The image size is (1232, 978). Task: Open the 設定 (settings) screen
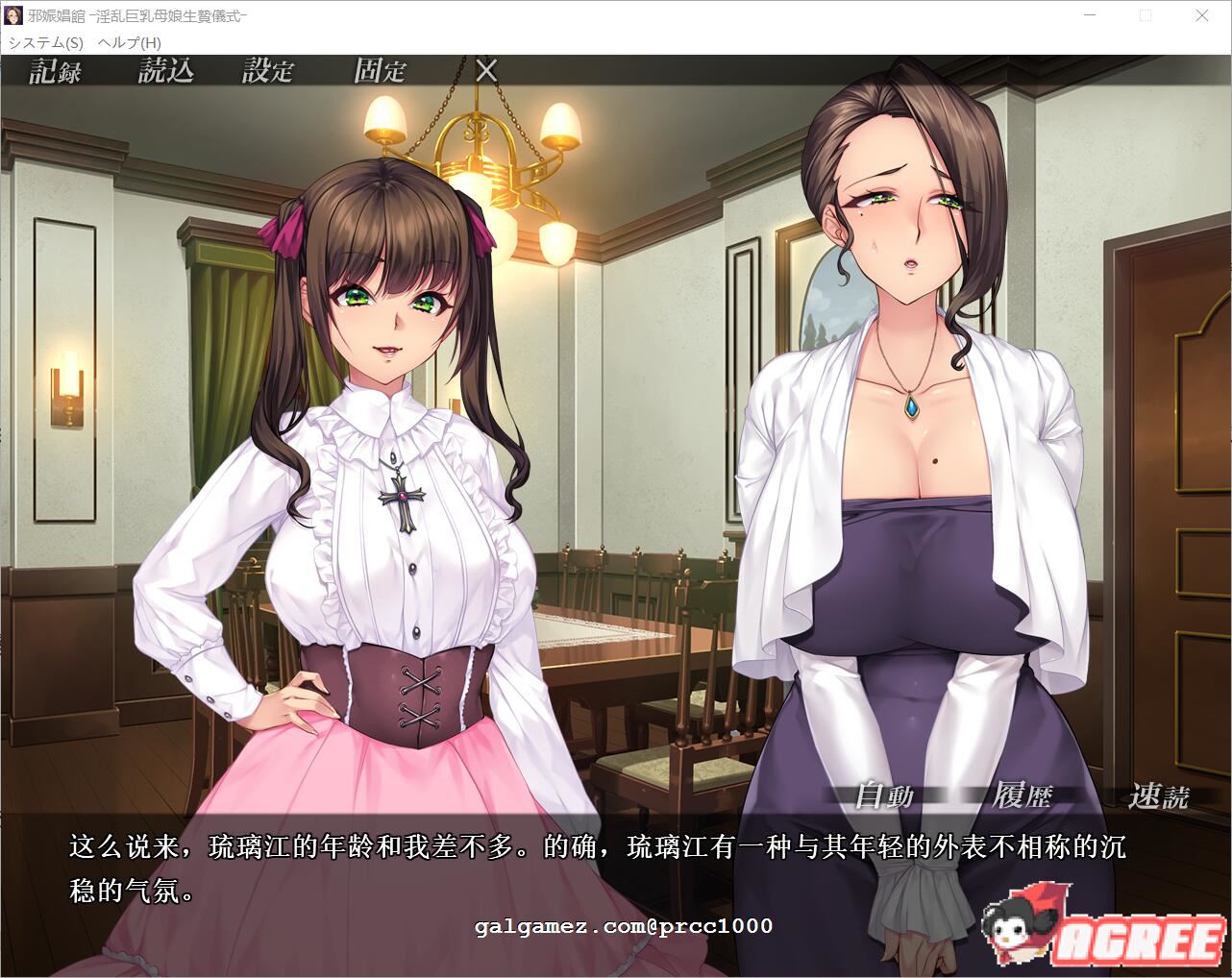[269, 71]
